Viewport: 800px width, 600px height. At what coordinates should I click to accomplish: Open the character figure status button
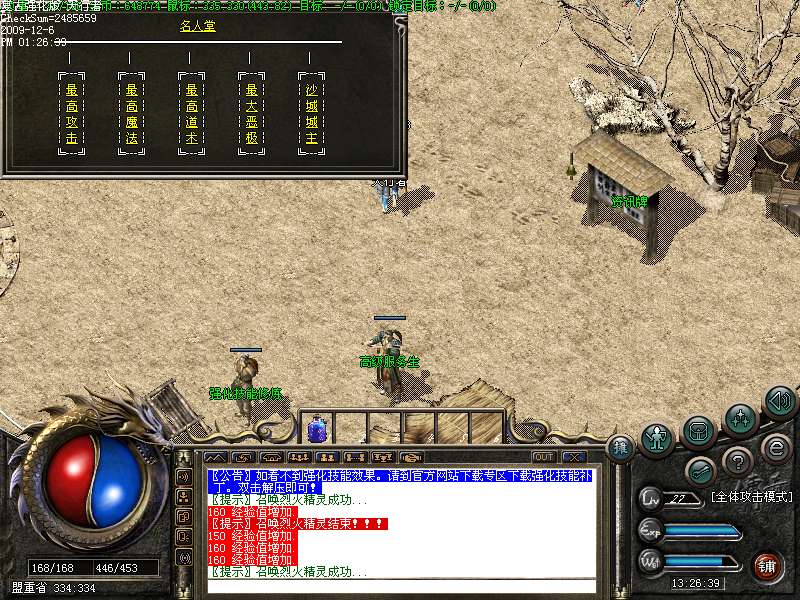click(x=656, y=439)
